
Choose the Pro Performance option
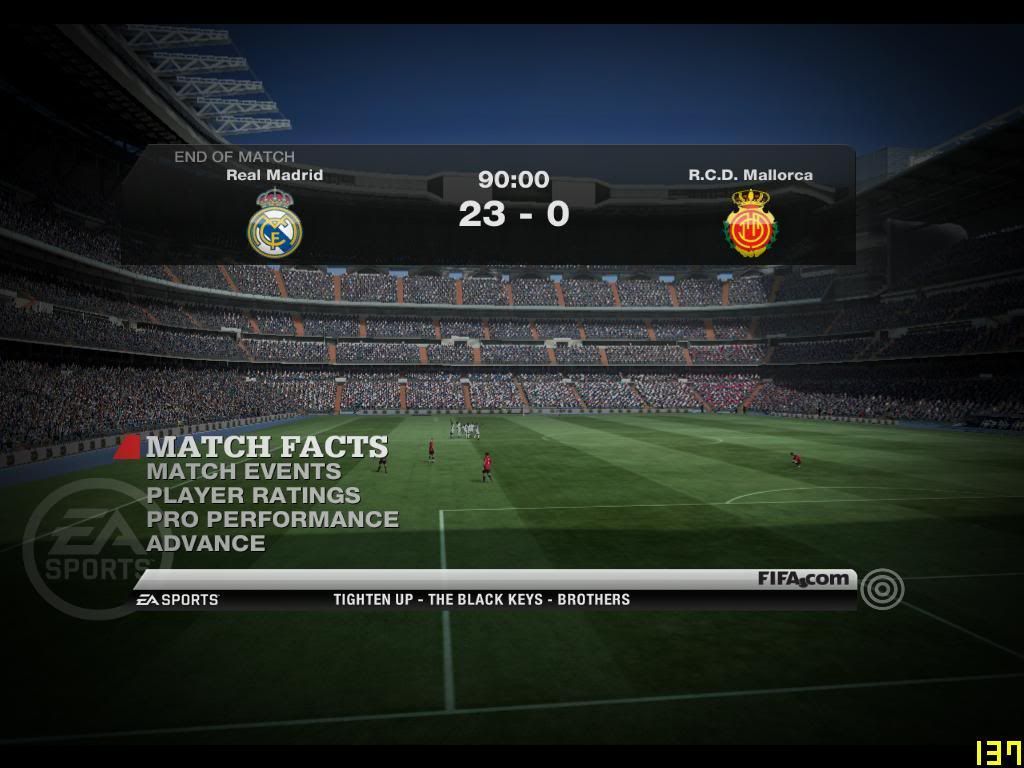[x=272, y=519]
